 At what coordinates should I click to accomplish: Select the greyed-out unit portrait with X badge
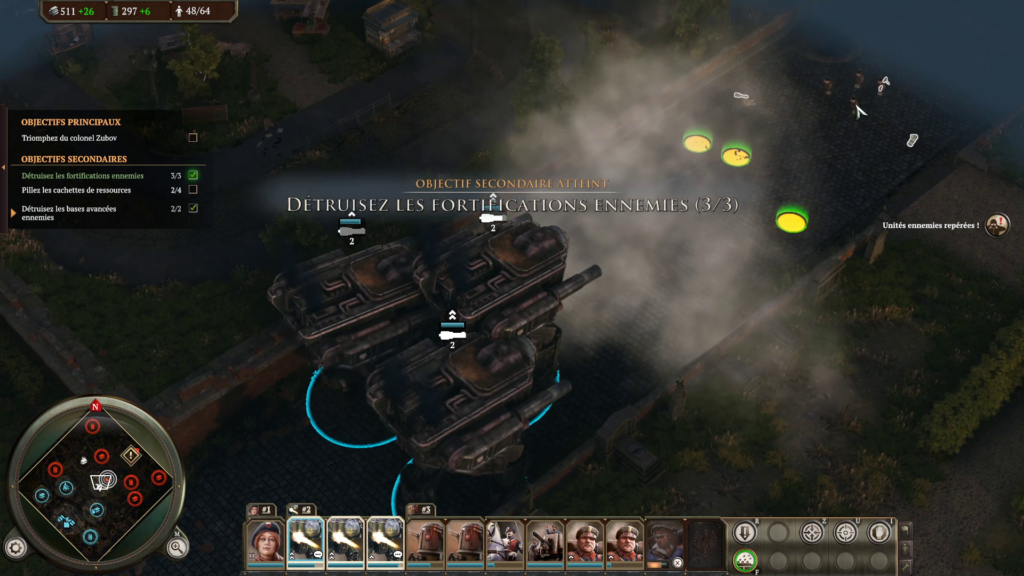click(665, 541)
